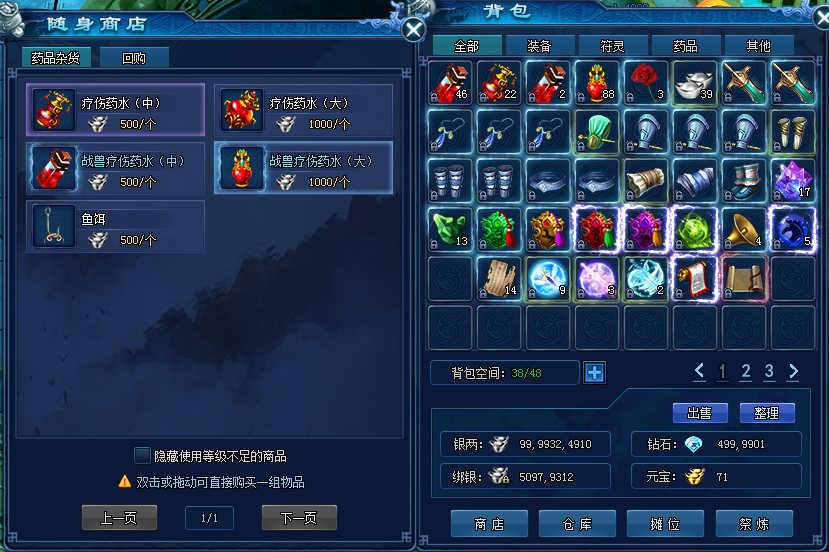Buy 疗伤药水（中） from the shop
The image size is (829, 552).
[x=116, y=109]
